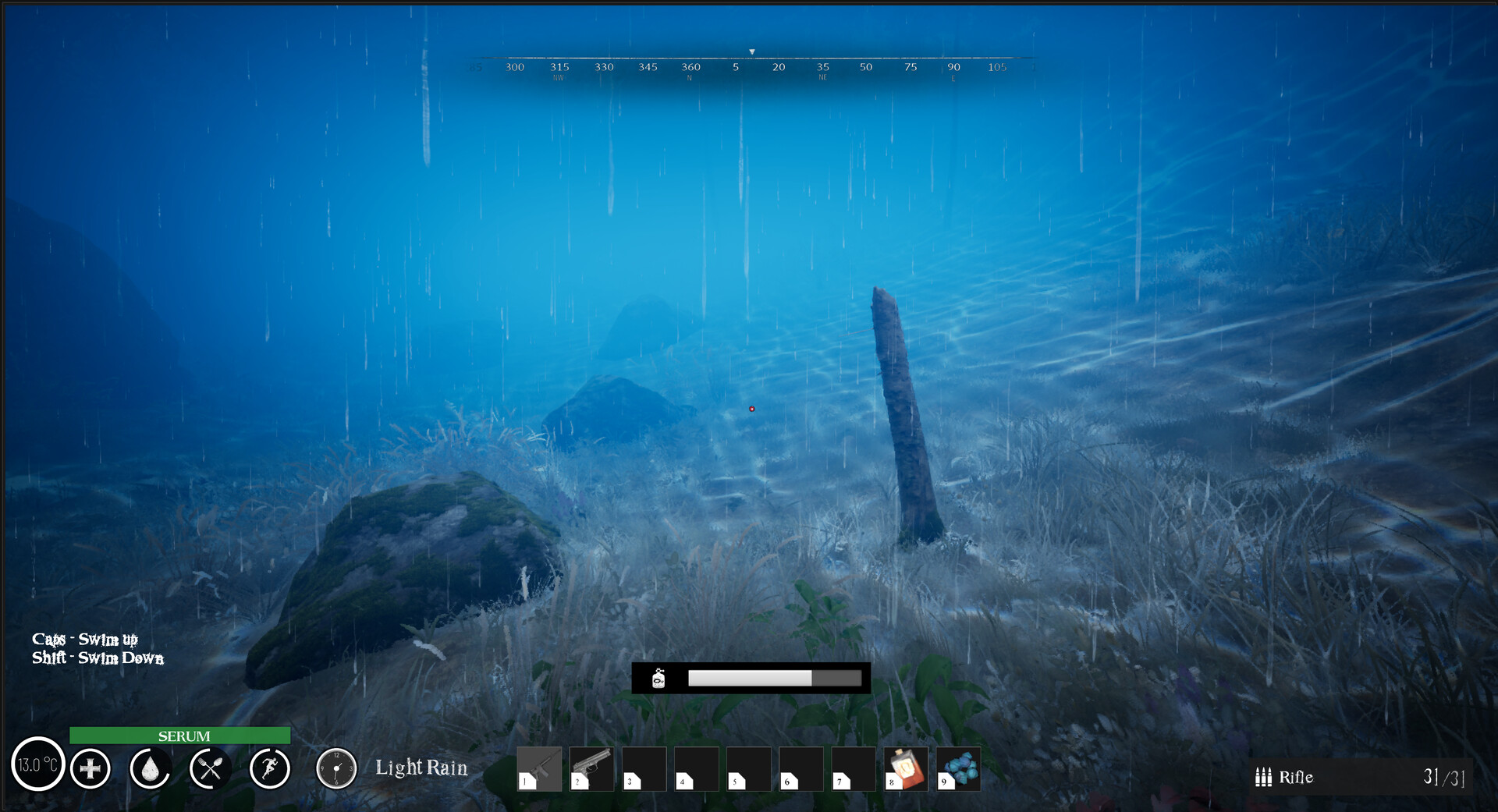
Task: Click the bullets icon next to Rifle
Action: (1264, 778)
